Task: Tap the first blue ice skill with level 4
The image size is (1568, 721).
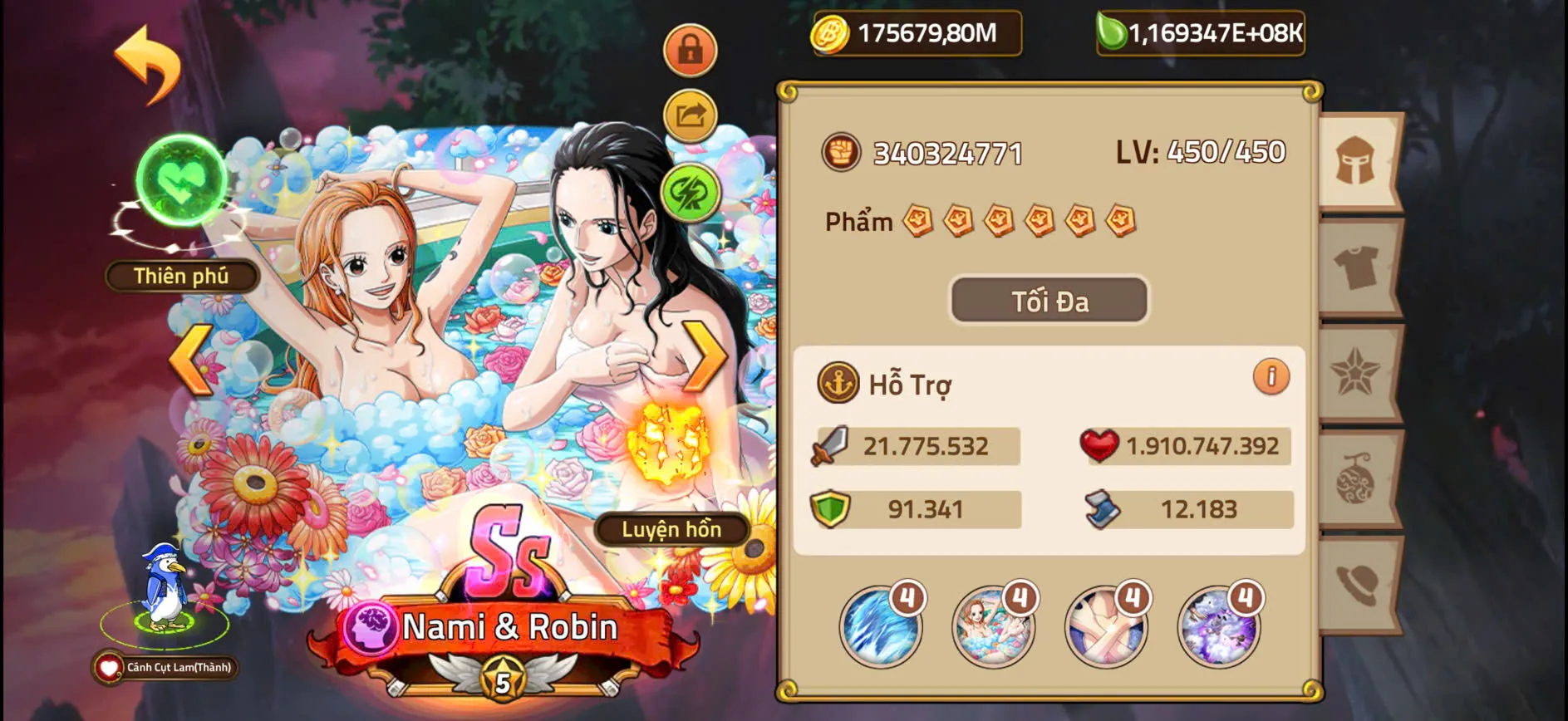Action: pyautogui.click(x=879, y=629)
